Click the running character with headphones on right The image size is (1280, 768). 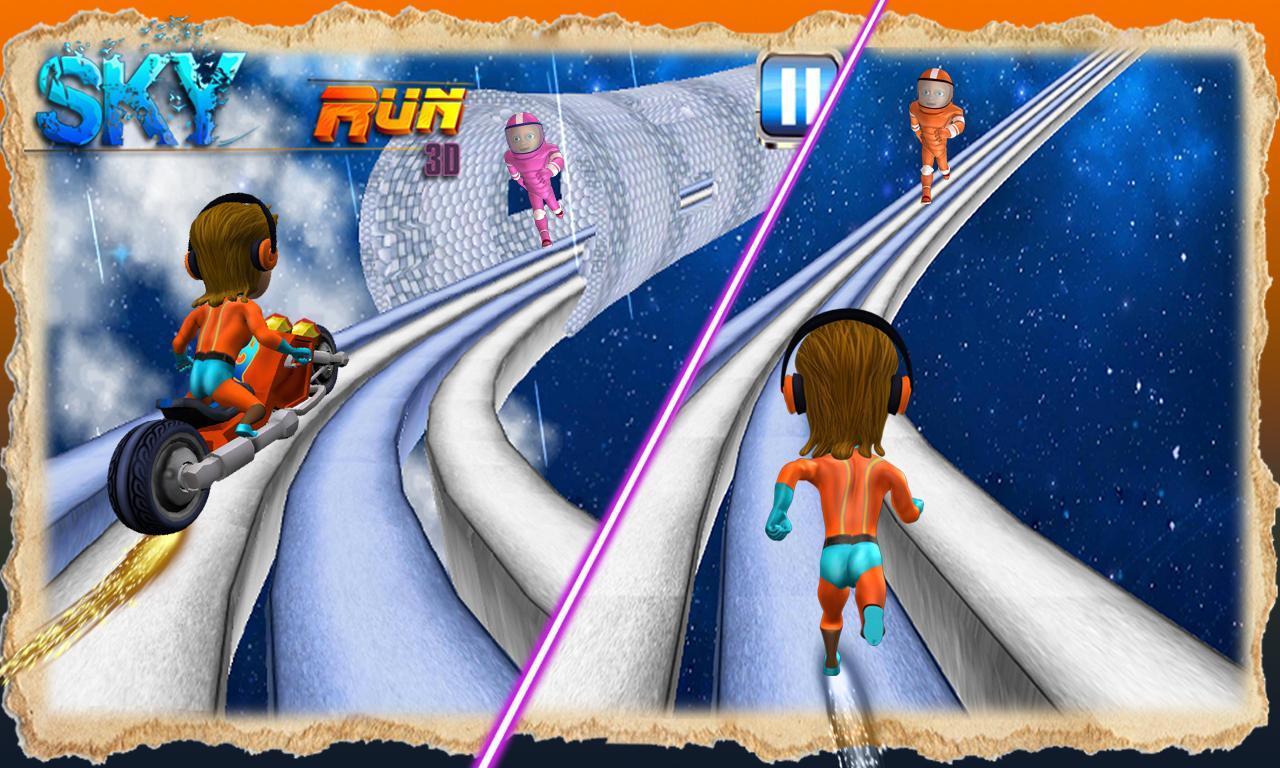point(850,470)
